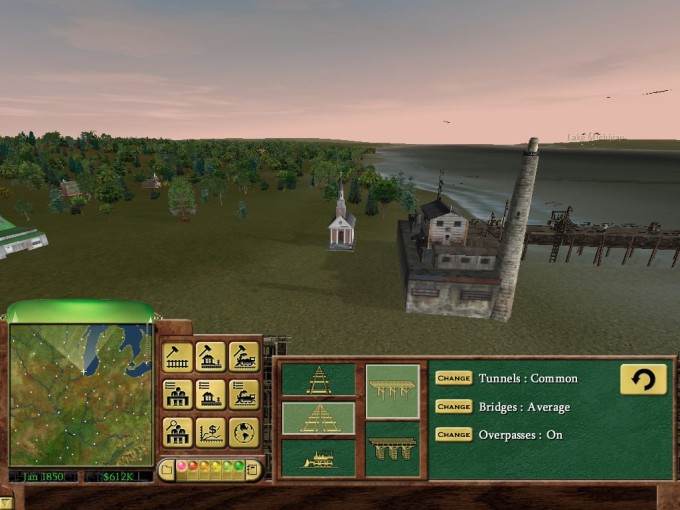Click the Change button for Tunnels
The height and width of the screenshot is (510, 680).
(x=453, y=379)
